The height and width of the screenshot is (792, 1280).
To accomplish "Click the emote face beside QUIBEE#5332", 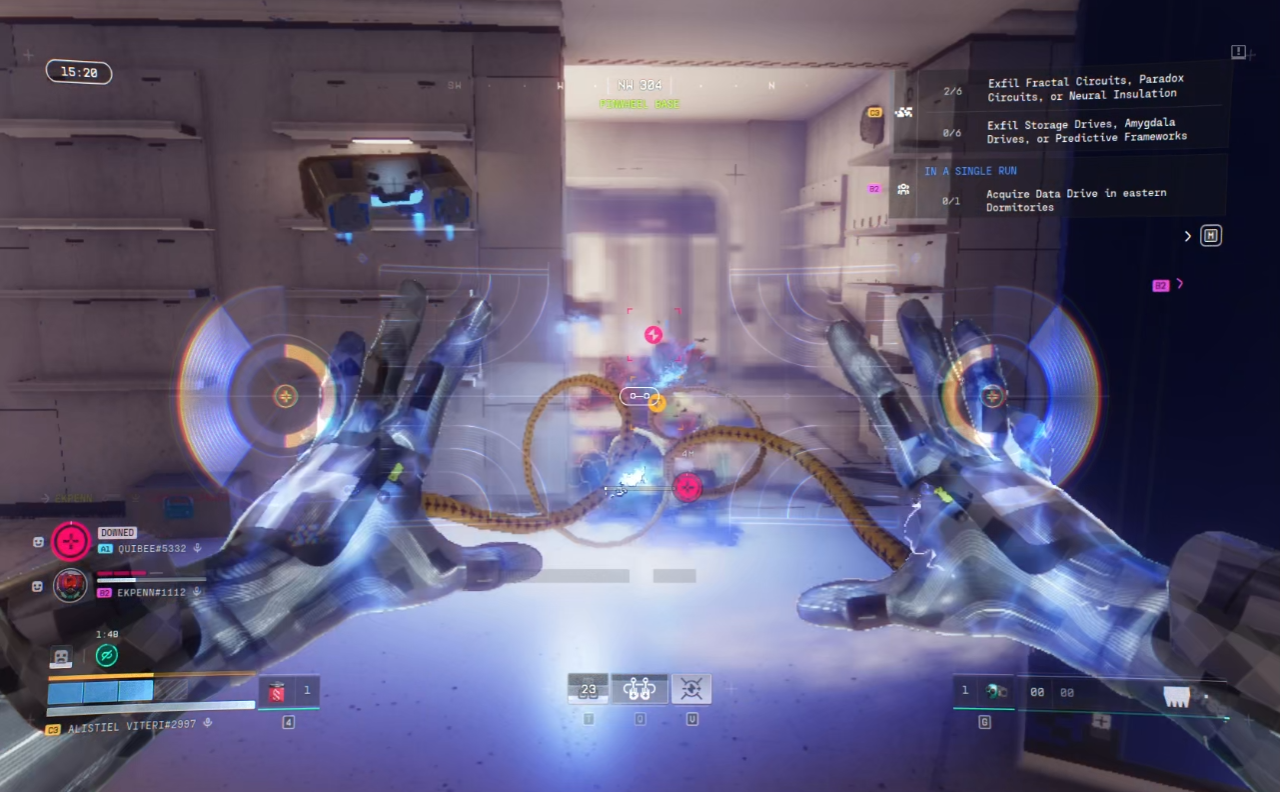I will pyautogui.click(x=38, y=541).
